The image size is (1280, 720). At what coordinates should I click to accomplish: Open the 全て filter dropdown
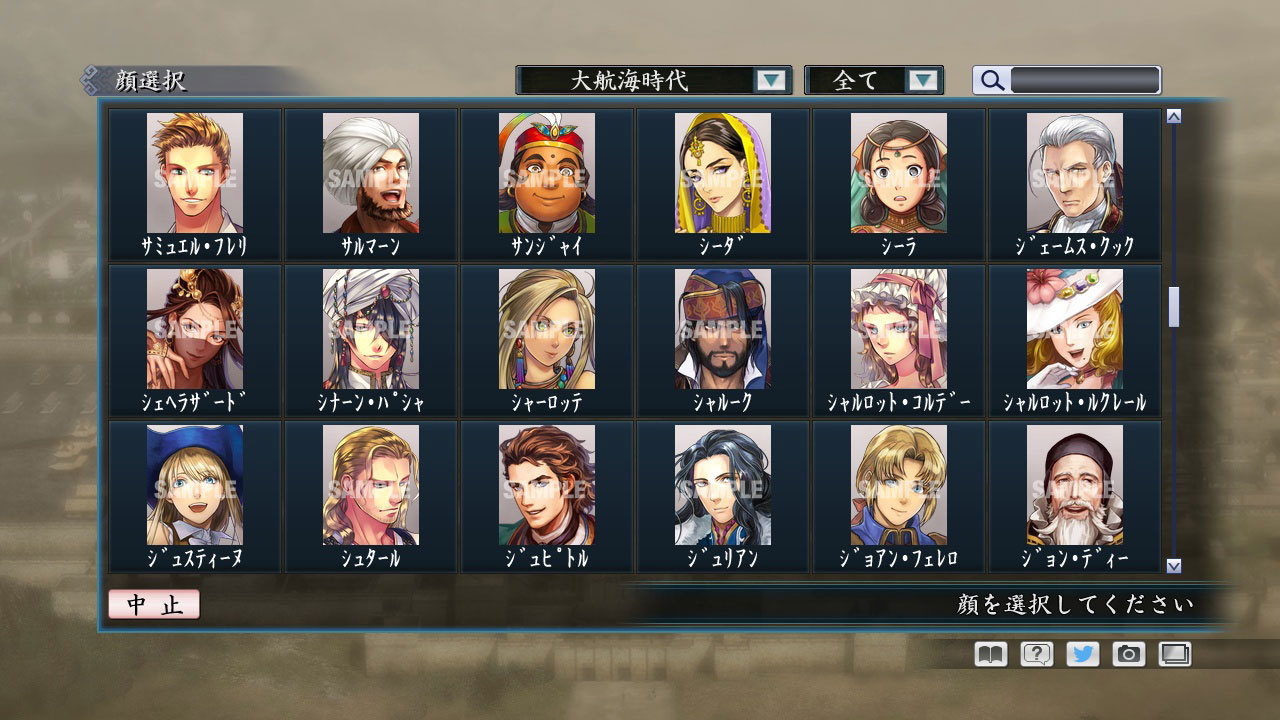point(862,80)
